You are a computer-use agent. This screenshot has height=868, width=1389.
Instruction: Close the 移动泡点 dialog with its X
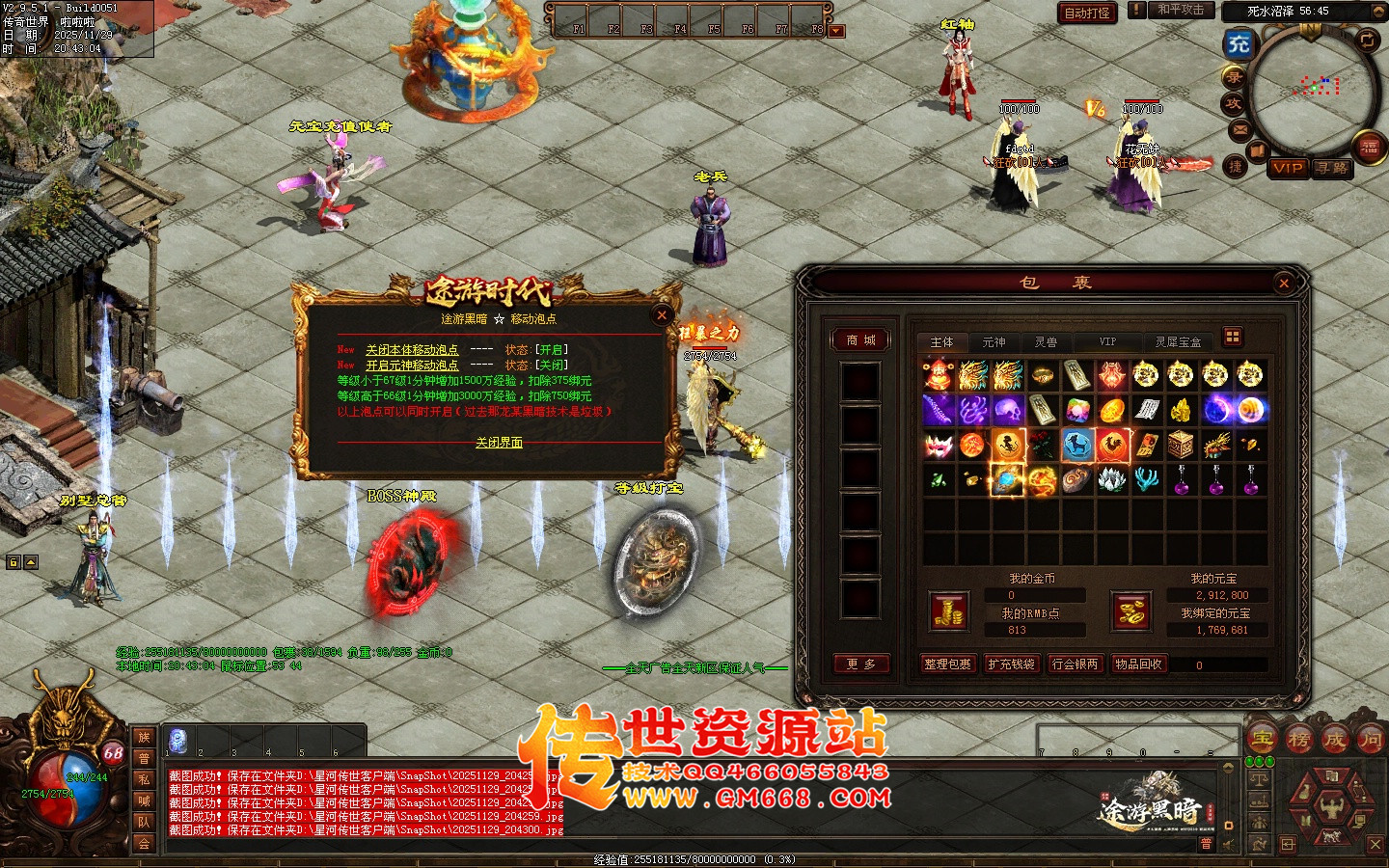662,314
